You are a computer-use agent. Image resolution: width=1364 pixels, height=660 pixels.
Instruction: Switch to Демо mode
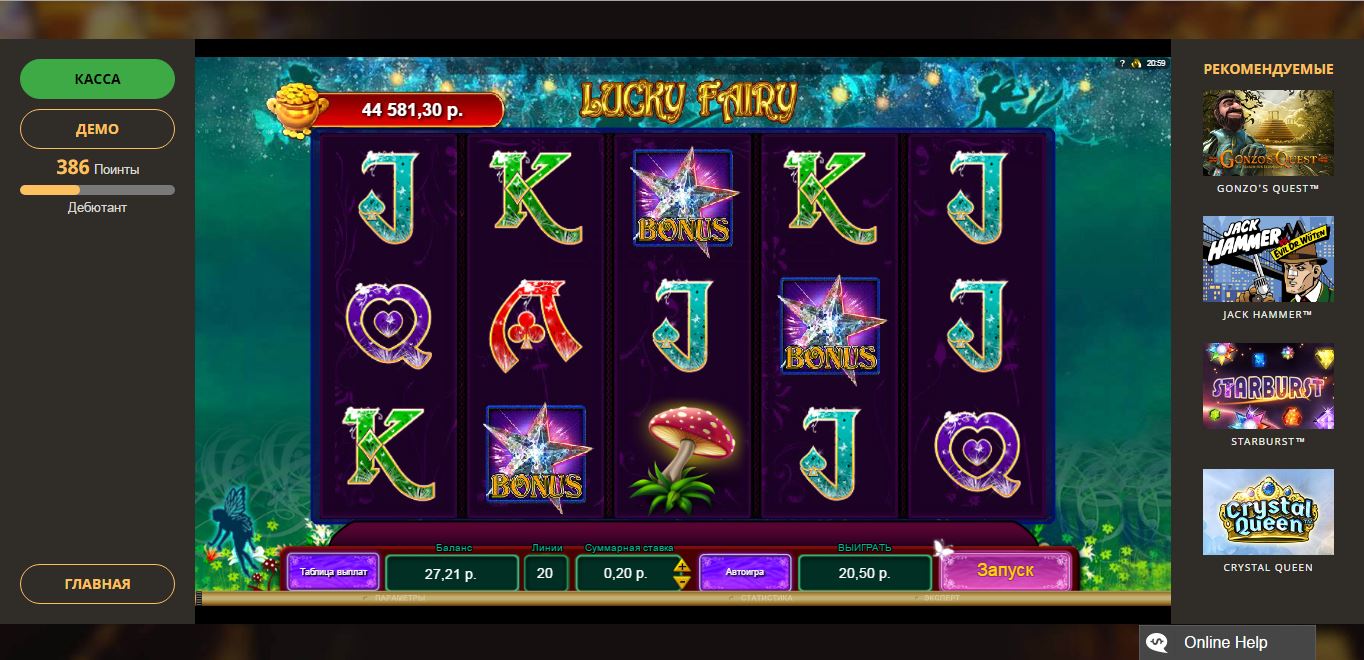97,129
